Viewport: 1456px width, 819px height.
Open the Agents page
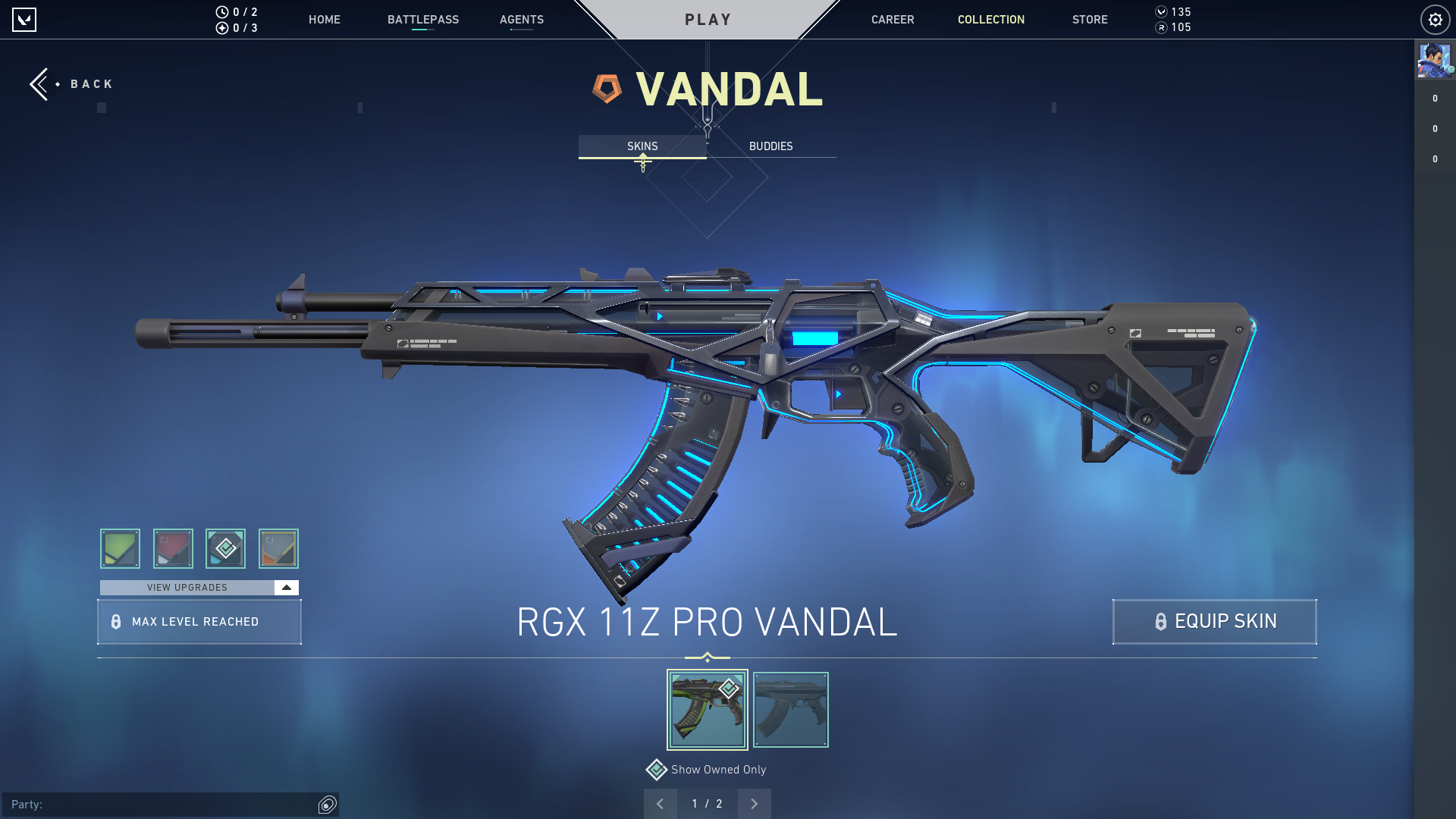[x=521, y=20]
